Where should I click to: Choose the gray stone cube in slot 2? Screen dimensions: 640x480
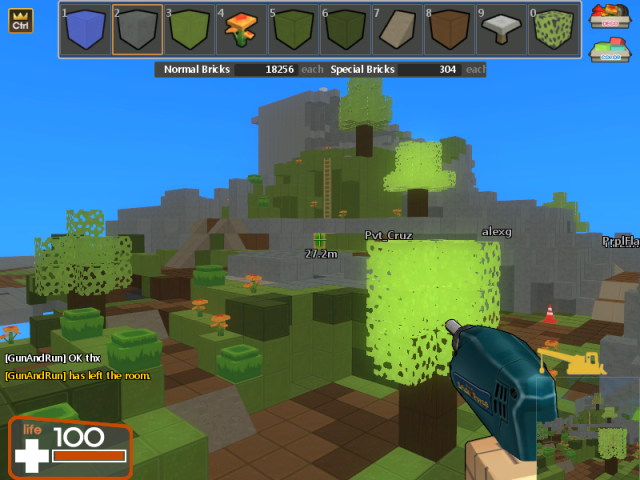click(x=137, y=30)
